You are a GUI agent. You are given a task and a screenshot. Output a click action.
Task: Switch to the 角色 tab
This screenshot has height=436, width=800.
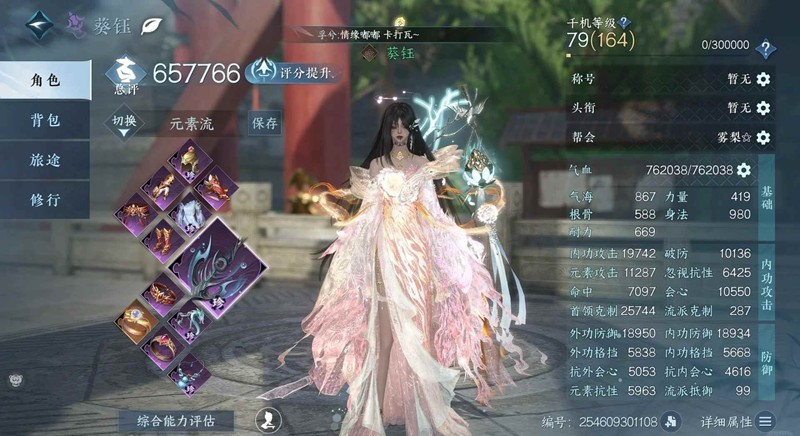click(x=45, y=80)
